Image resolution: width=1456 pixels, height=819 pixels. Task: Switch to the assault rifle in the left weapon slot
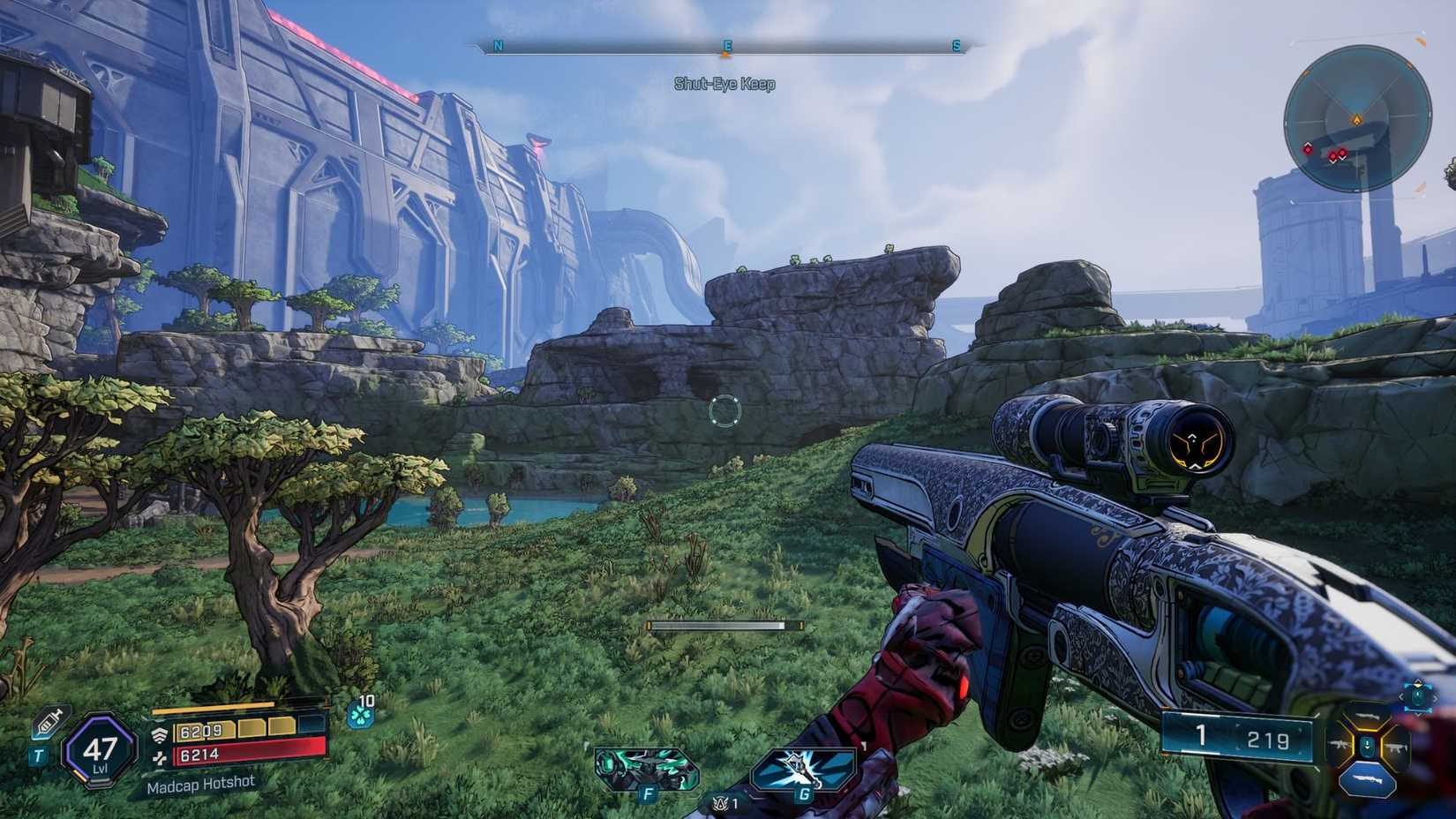pos(1340,744)
